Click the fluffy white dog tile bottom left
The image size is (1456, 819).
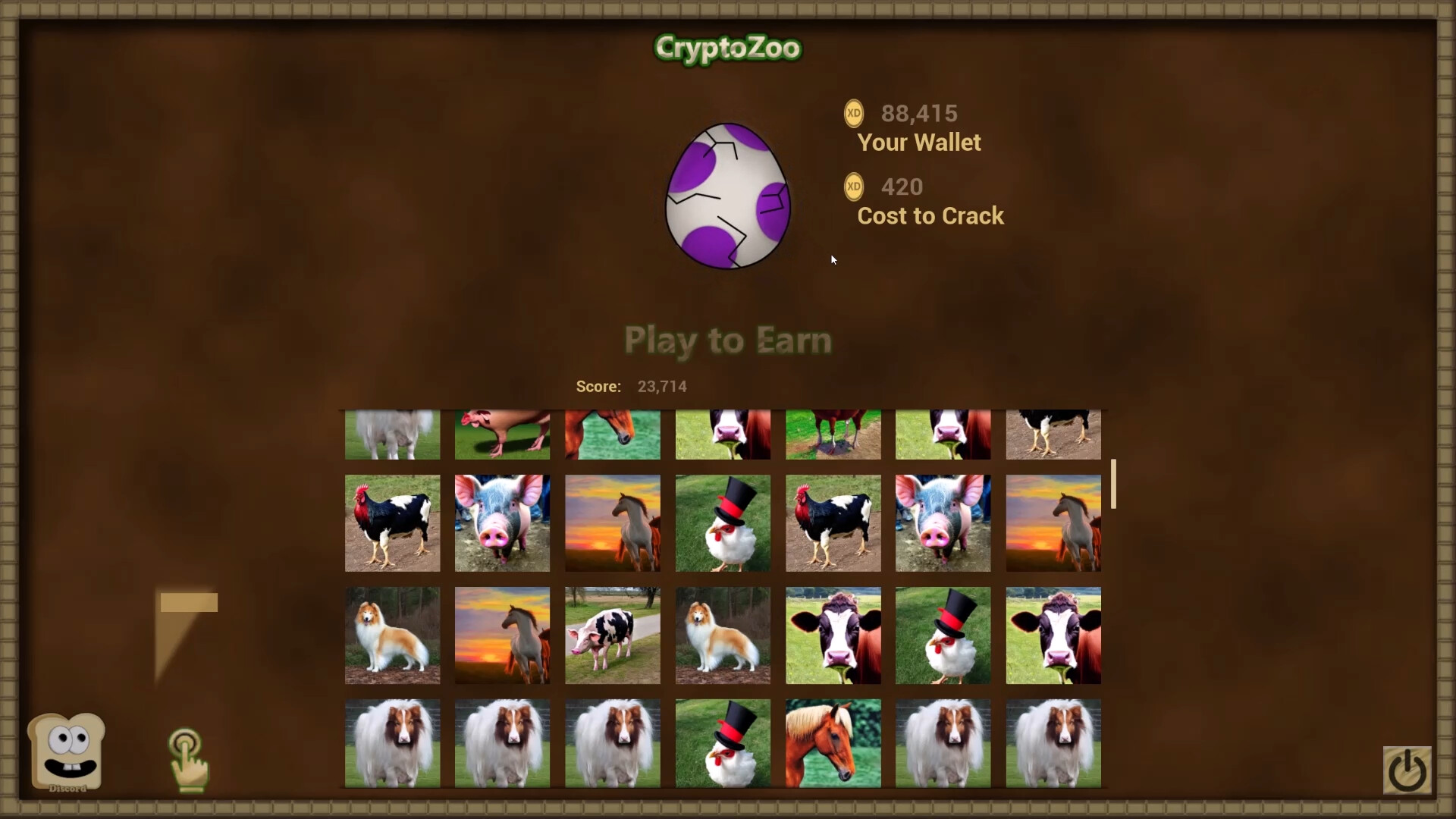(x=391, y=742)
